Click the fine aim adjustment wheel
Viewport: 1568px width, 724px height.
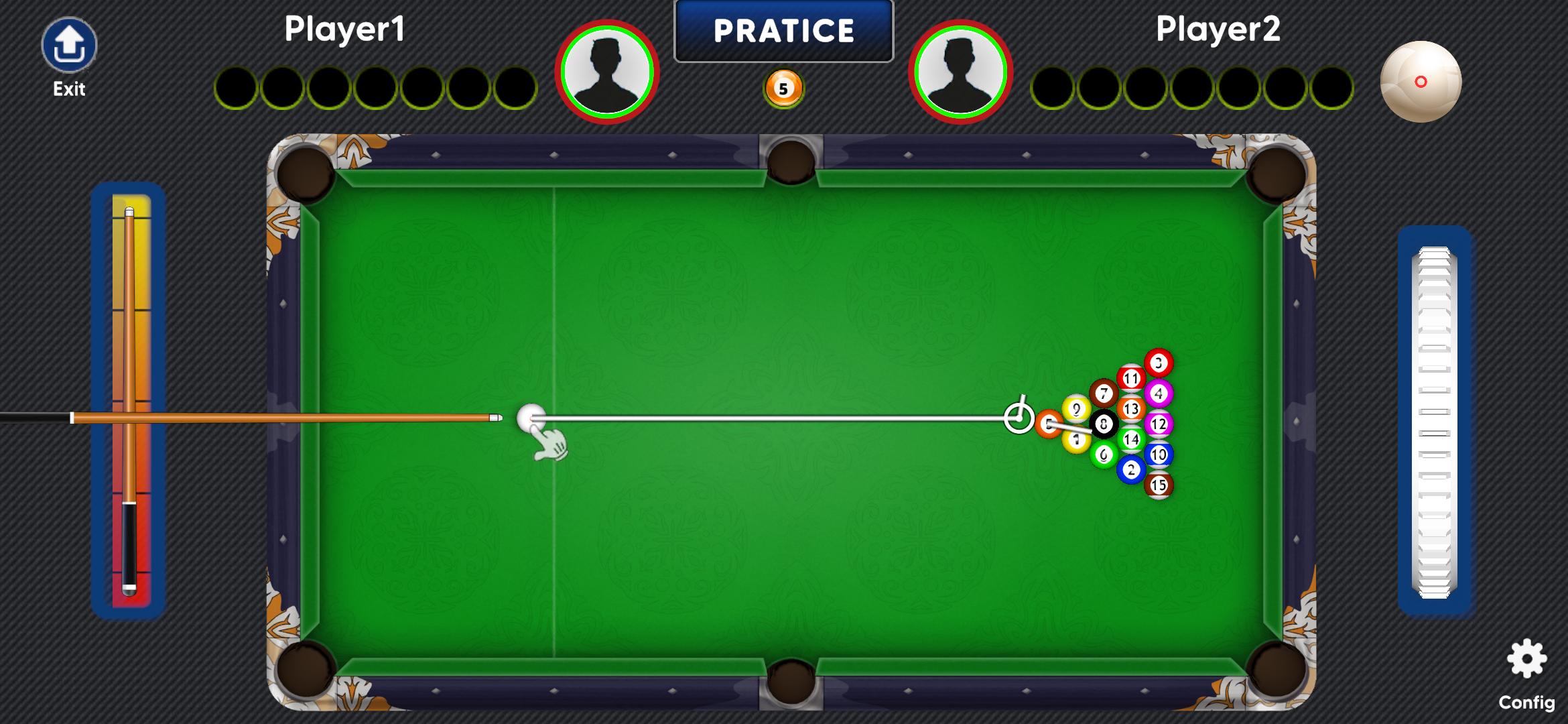point(1434,422)
